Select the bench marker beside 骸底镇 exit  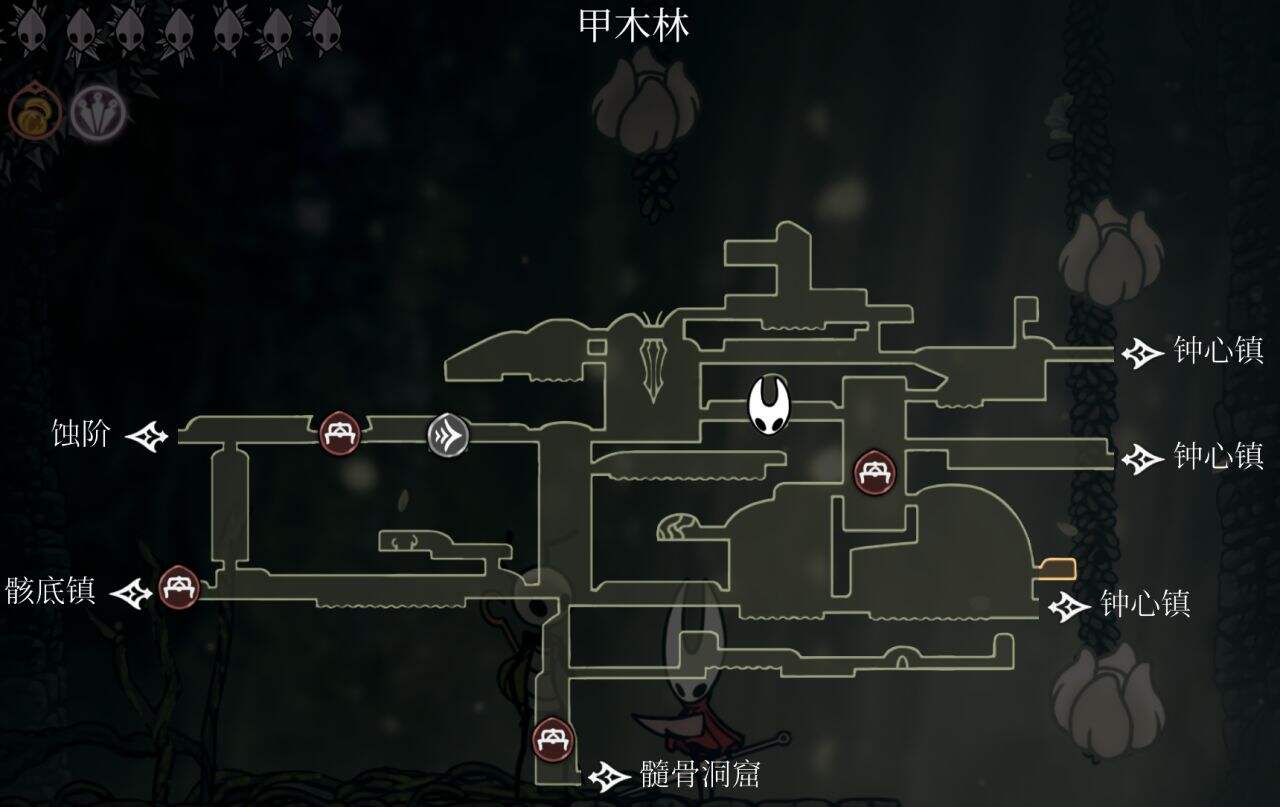coord(179,587)
